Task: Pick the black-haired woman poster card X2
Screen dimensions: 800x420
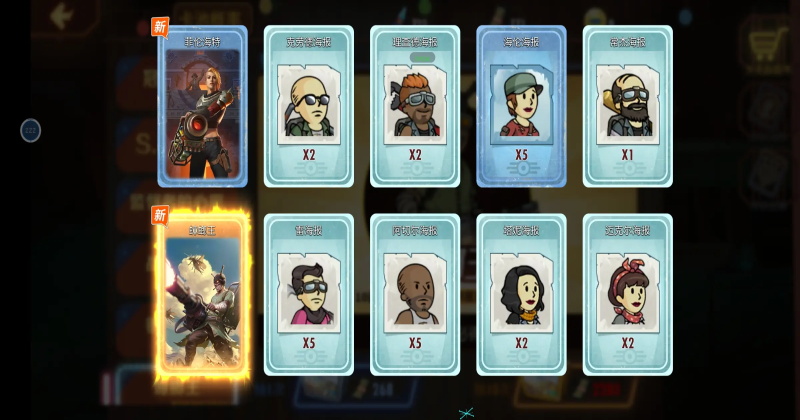Action: tap(521, 295)
